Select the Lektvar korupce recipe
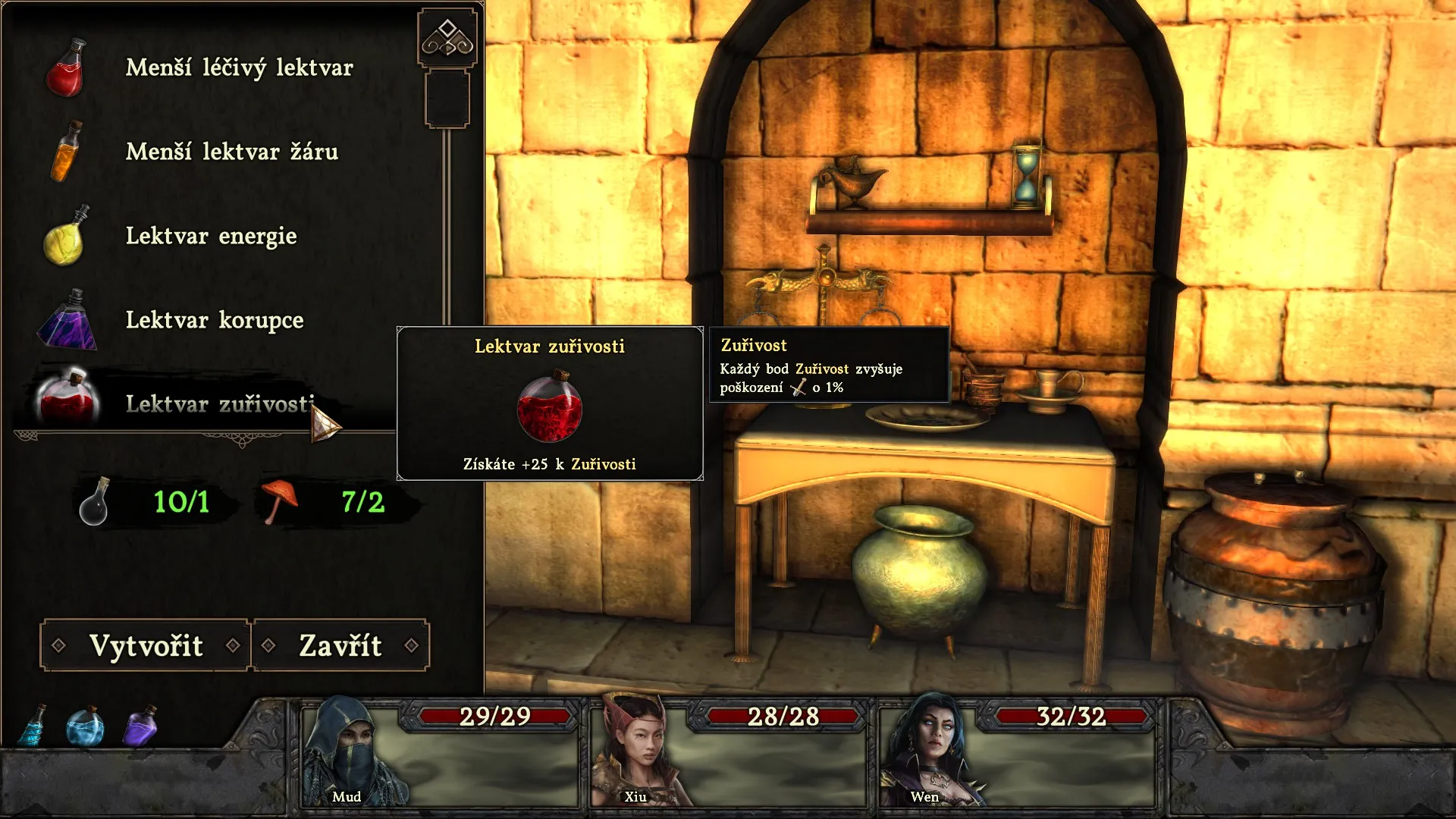 pyautogui.click(x=214, y=321)
